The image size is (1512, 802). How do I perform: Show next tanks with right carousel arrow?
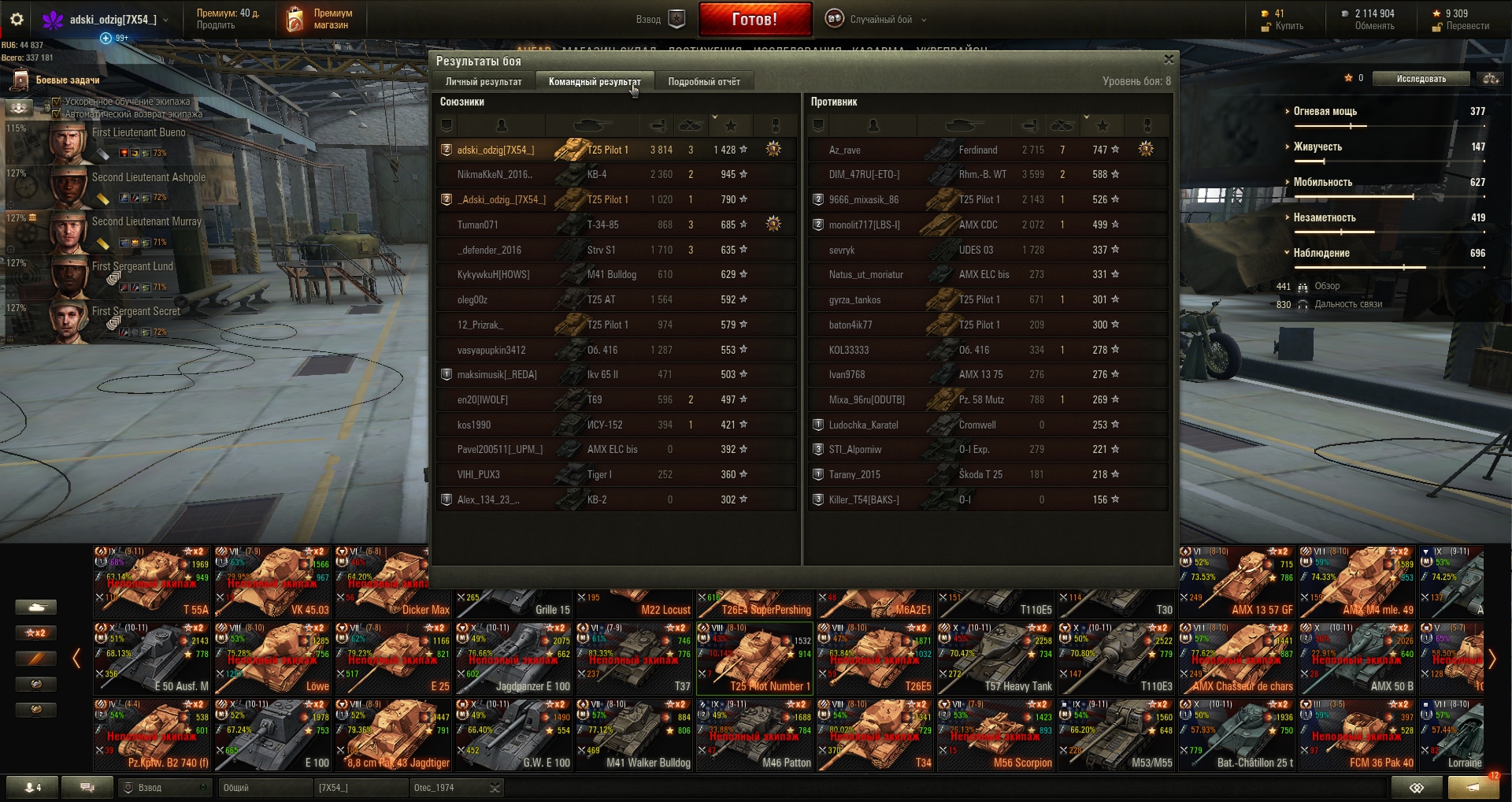click(x=1492, y=659)
